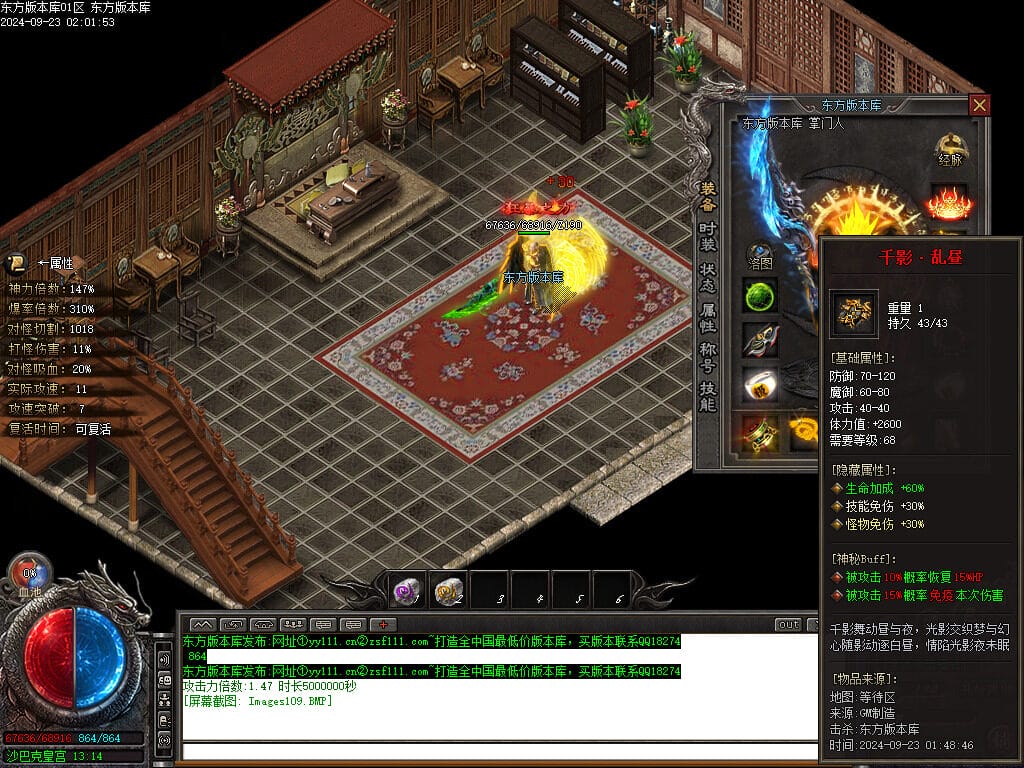Click the OUT button above chat
This screenshot has height=768, width=1024.
(789, 625)
